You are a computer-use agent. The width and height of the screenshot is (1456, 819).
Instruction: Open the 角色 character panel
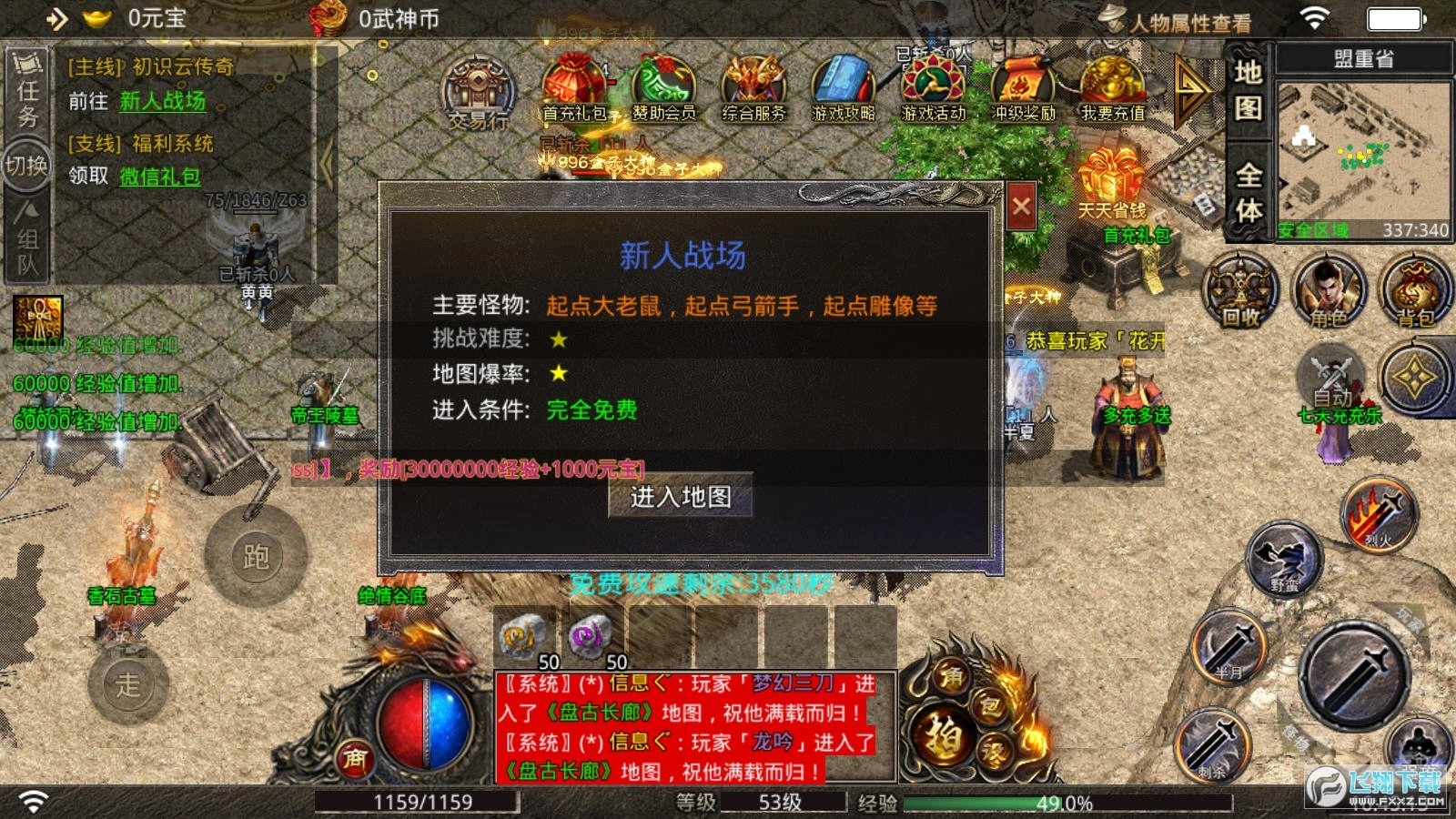1327,291
